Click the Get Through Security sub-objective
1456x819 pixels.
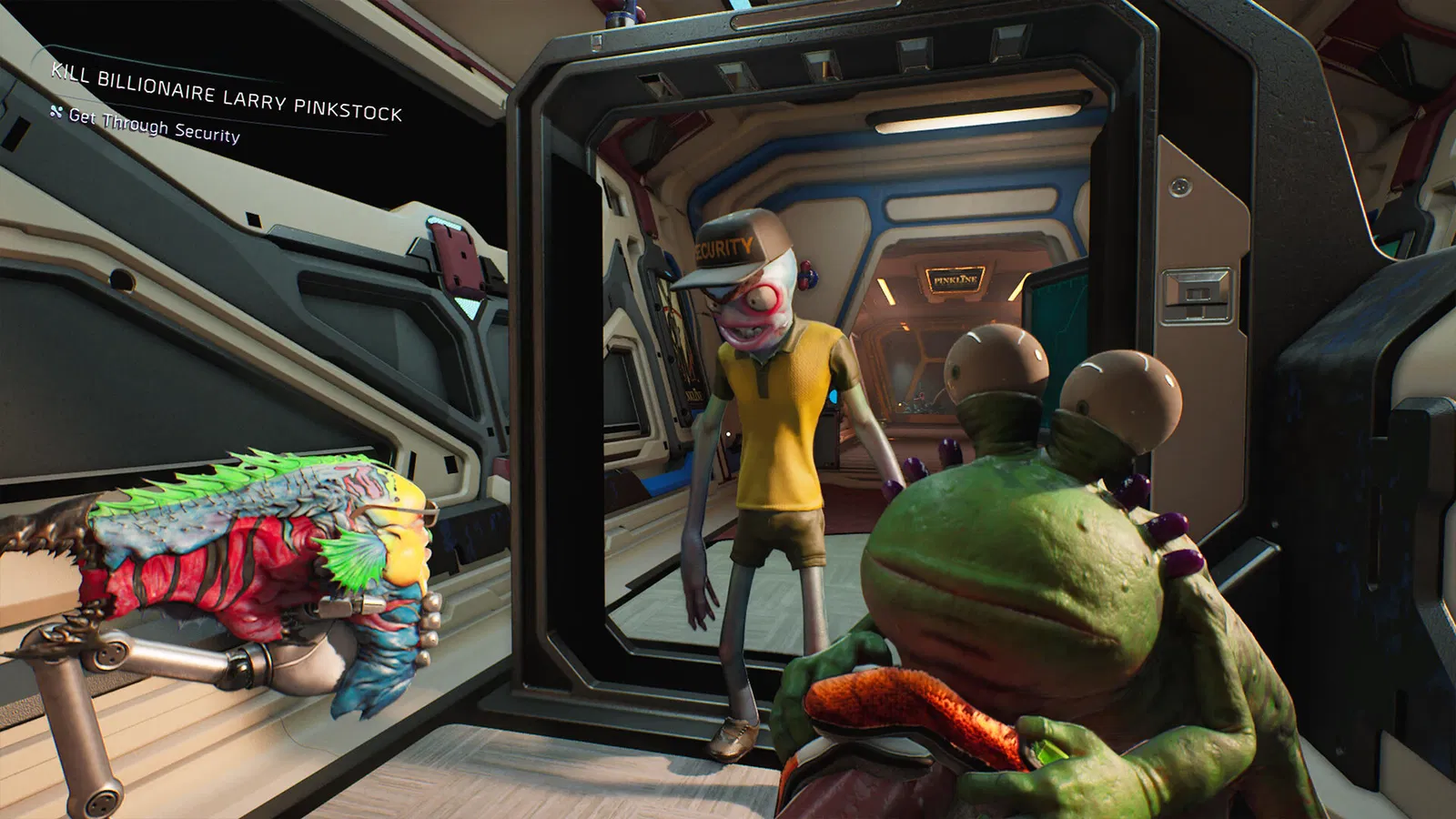(x=153, y=126)
